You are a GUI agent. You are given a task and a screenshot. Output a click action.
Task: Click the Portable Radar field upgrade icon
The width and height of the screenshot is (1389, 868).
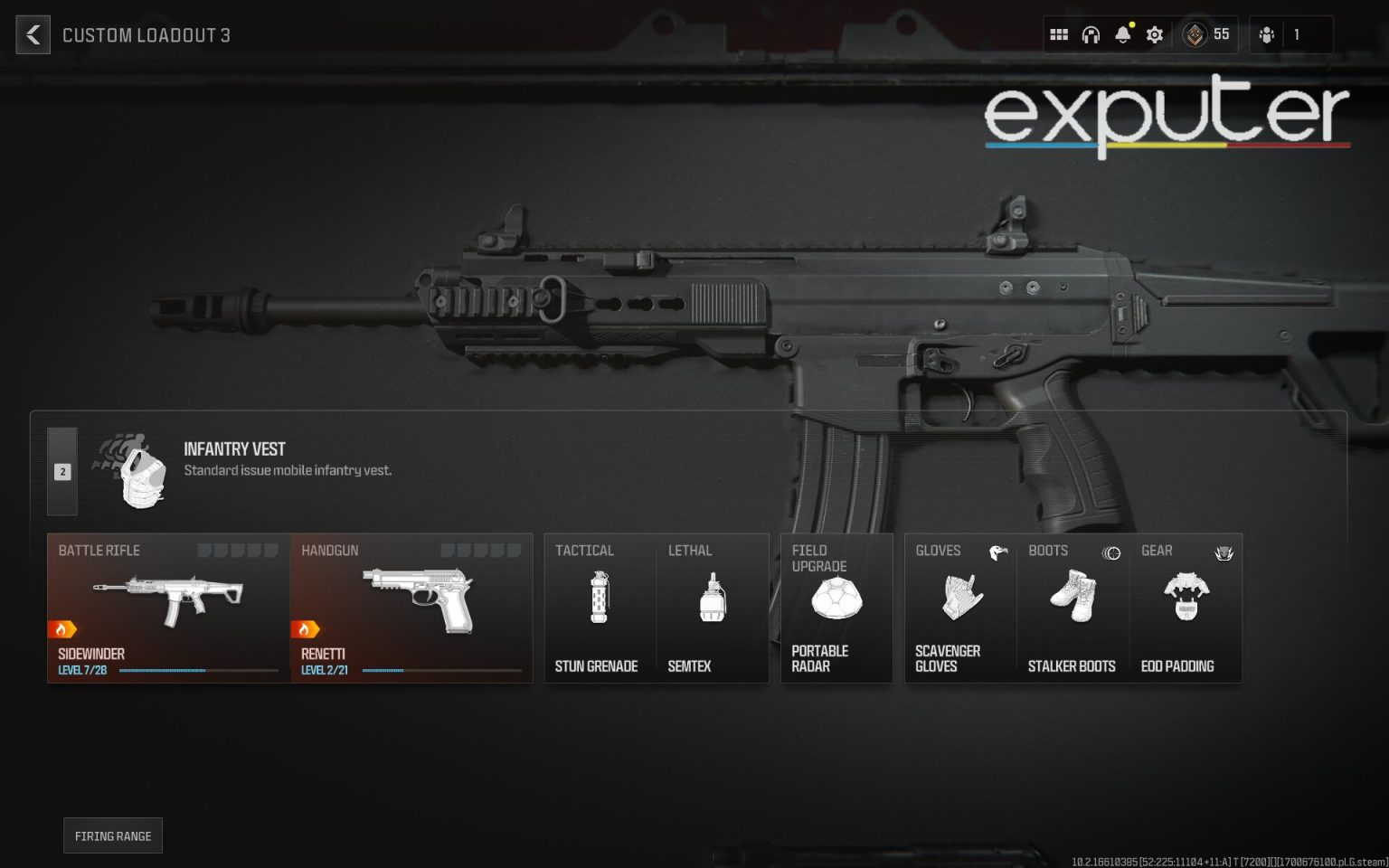point(836,599)
